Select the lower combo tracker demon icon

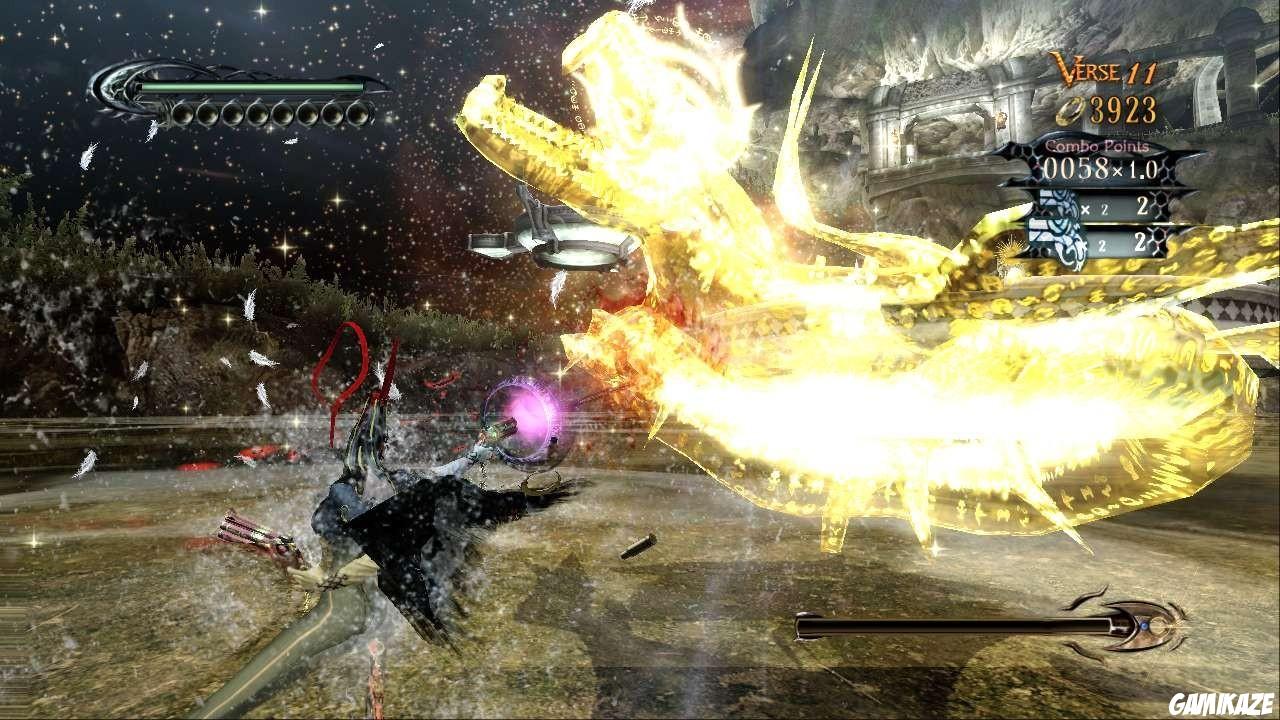click(x=1055, y=238)
